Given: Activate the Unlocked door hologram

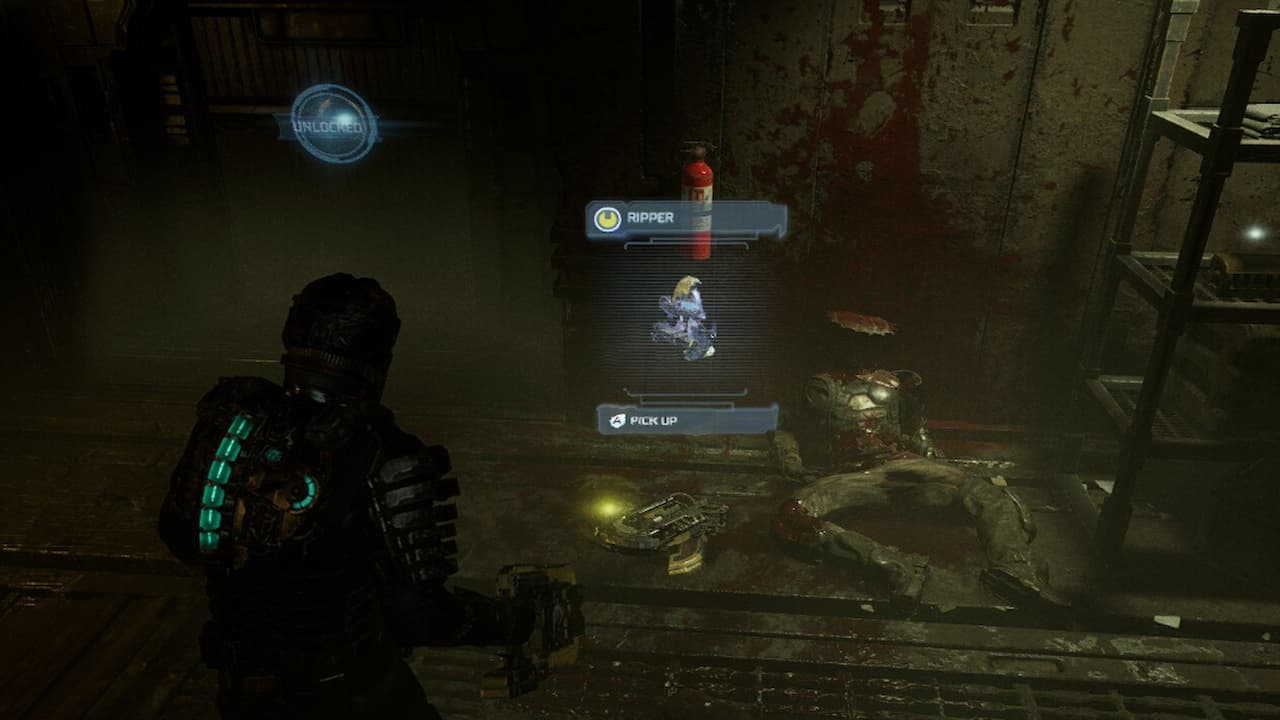Looking at the screenshot, I should [x=334, y=124].
